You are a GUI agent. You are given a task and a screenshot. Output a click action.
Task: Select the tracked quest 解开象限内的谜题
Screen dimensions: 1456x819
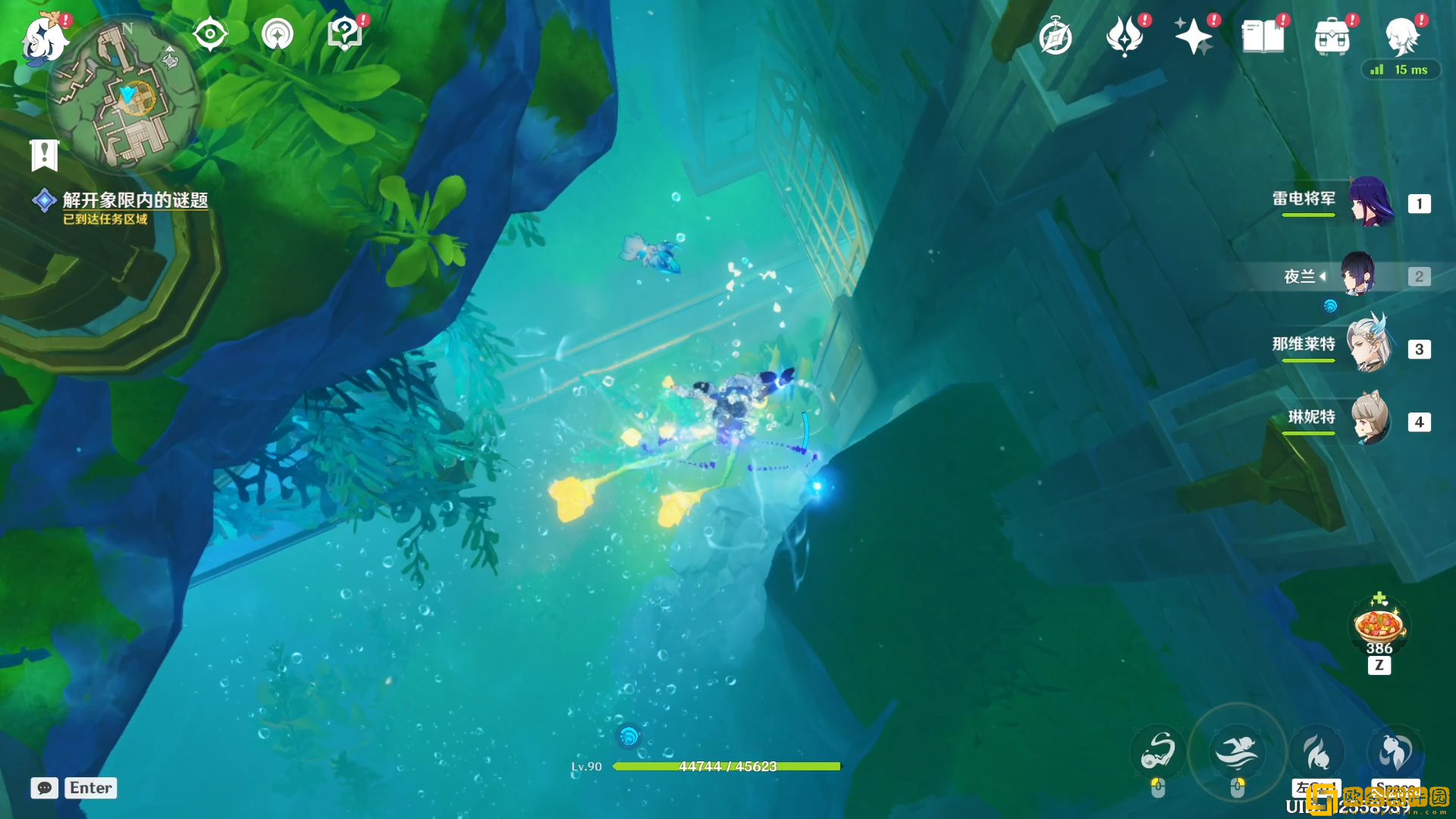[135, 200]
